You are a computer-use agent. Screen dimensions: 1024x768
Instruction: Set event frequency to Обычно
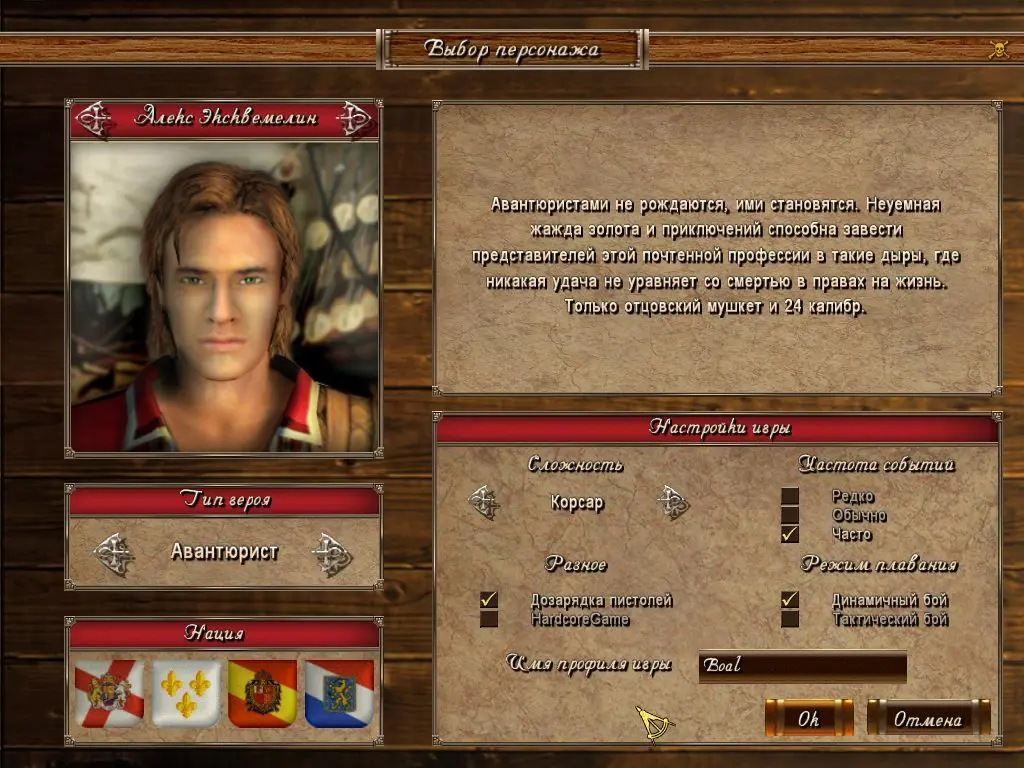(x=790, y=515)
